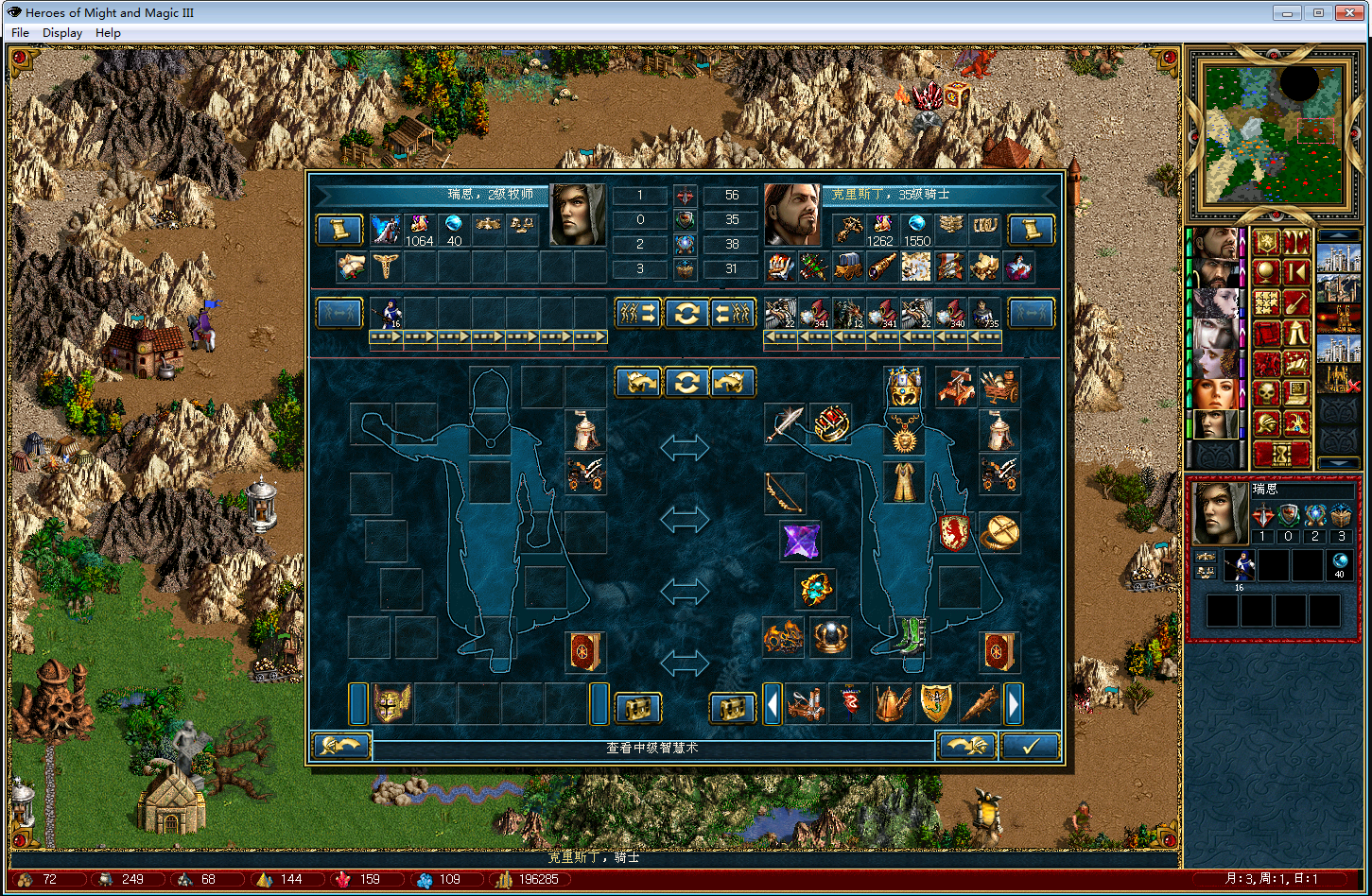Confirm the hero exchange with the checkmark button
Image resolution: width=1372 pixels, height=896 pixels.
[x=1030, y=746]
